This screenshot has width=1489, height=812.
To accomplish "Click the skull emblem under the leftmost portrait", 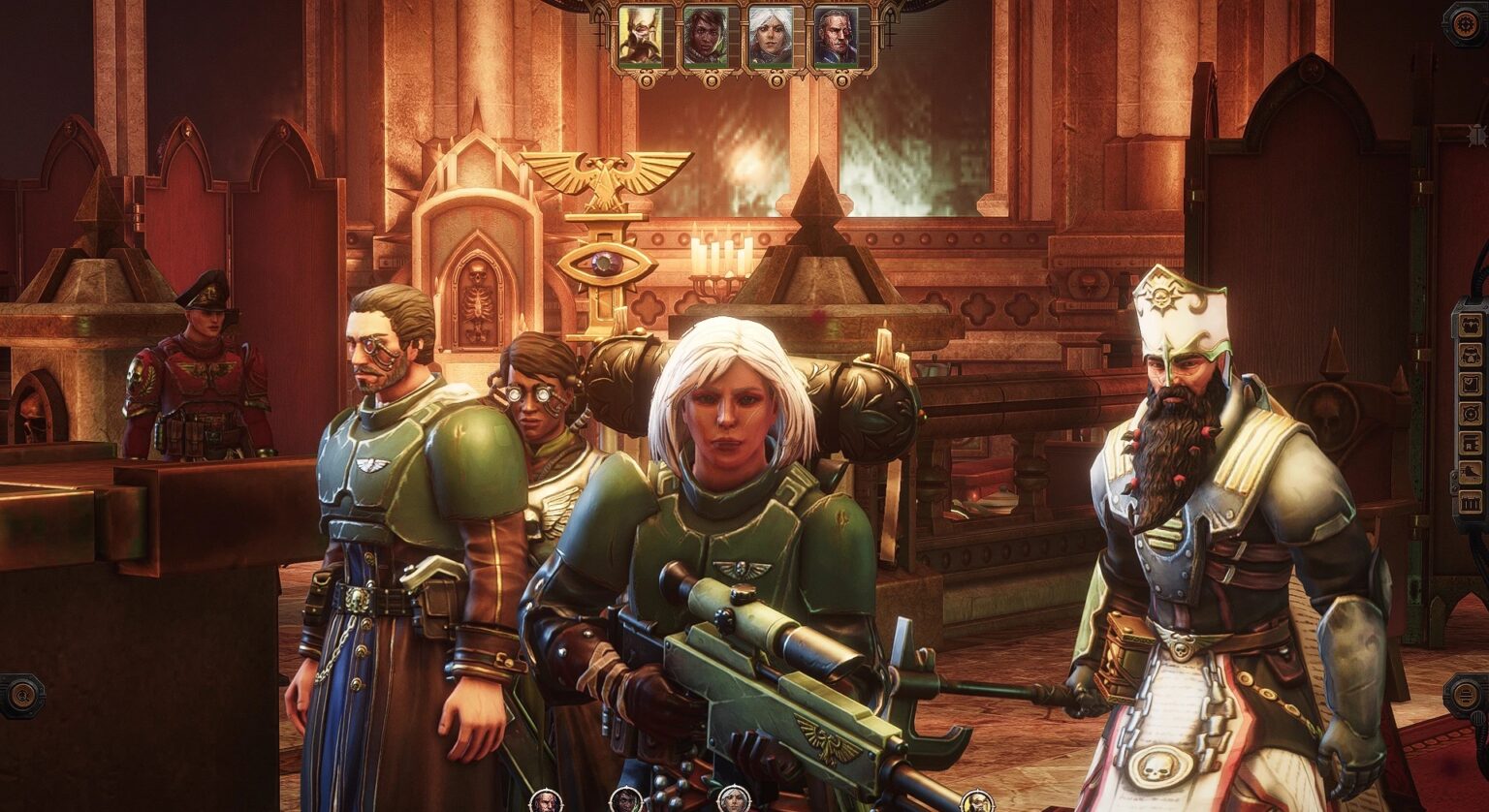I will coord(647,80).
